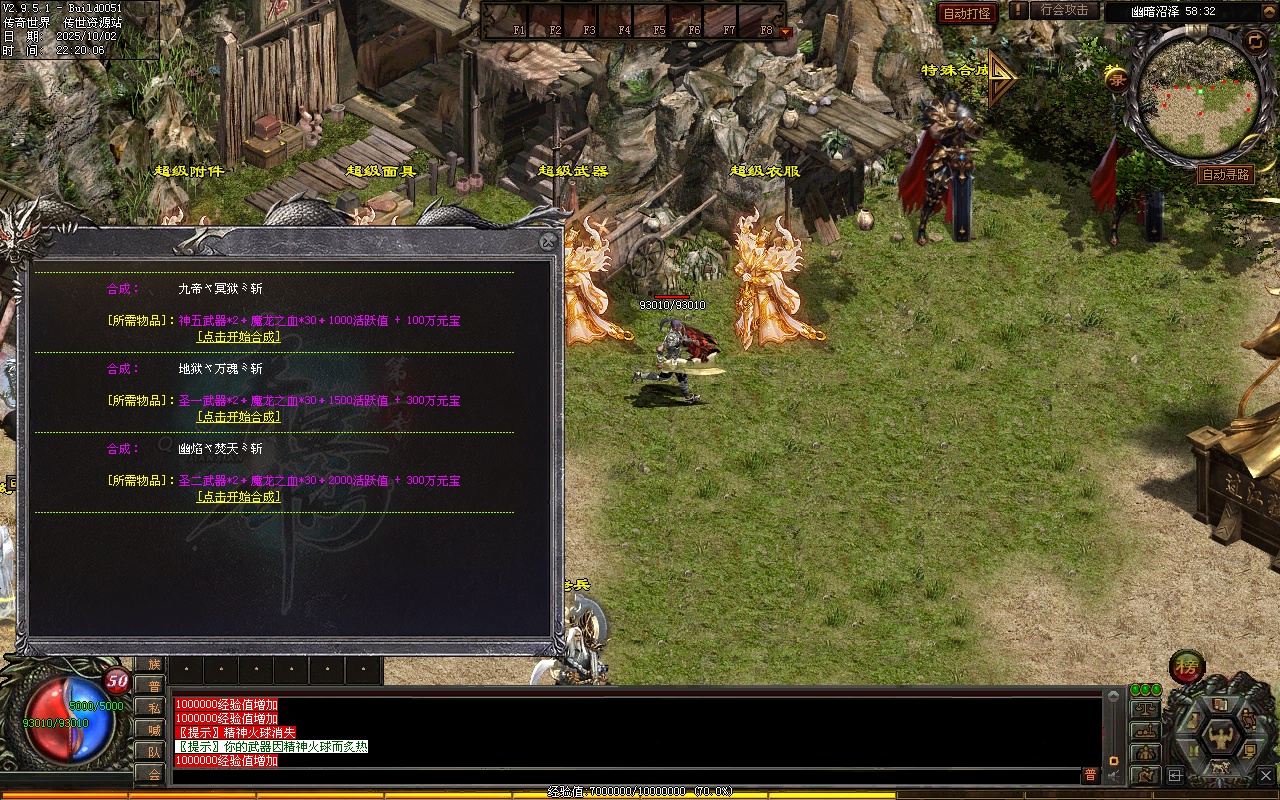Toggle the chat speaker sound icon
Image resolution: width=1280 pixels, height=800 pixels.
(1113, 775)
